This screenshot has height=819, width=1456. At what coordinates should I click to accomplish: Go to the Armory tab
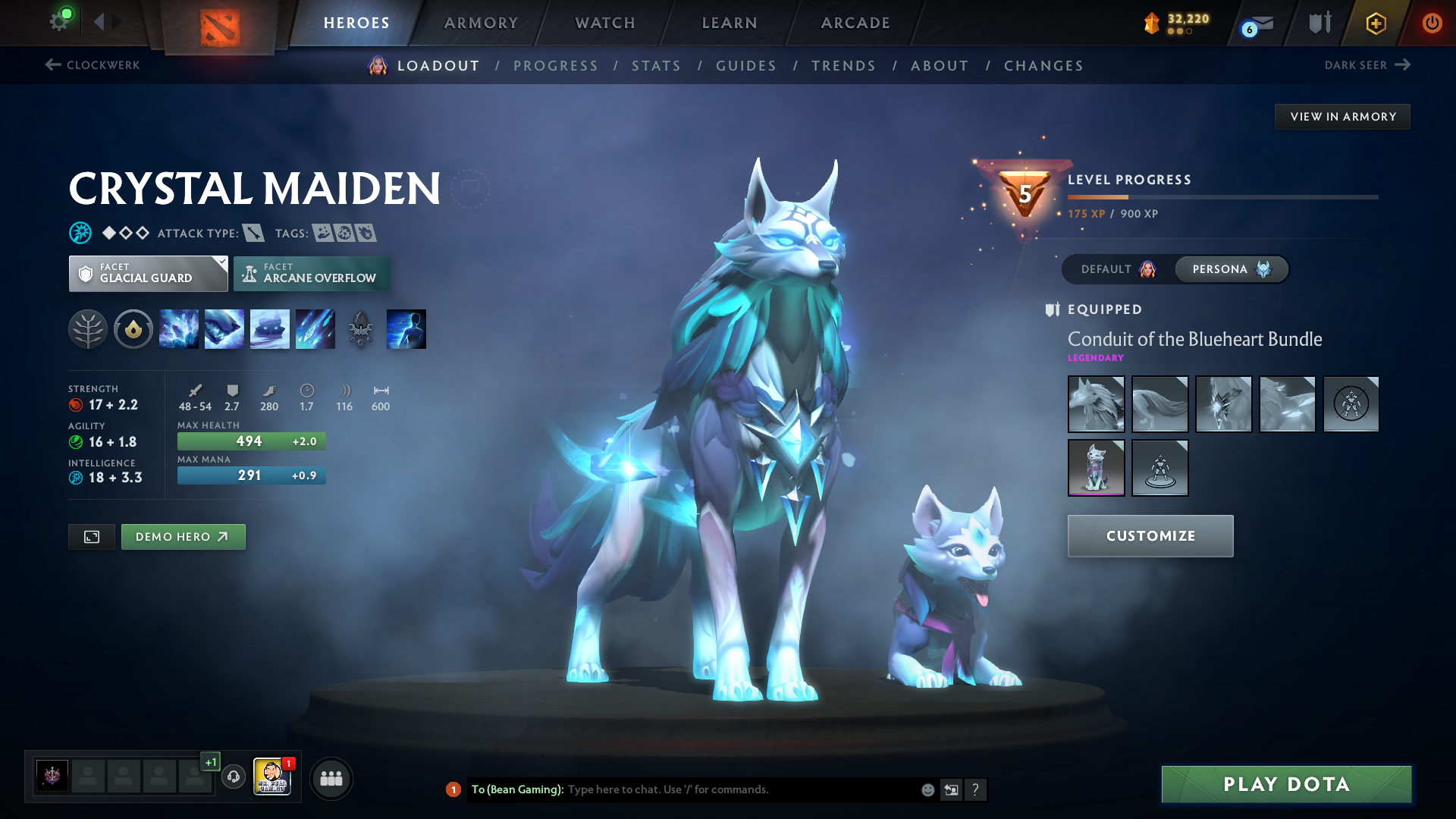click(481, 23)
